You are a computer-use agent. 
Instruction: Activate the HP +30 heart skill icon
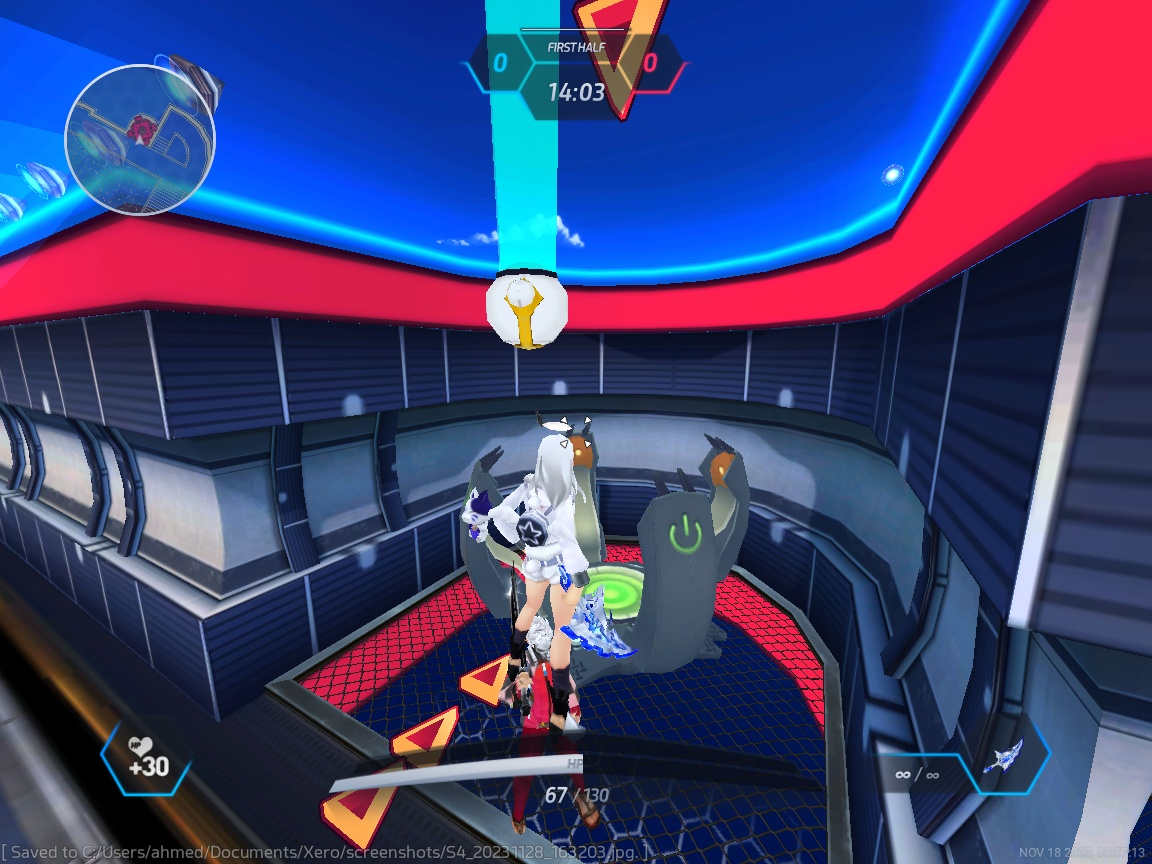click(x=147, y=759)
